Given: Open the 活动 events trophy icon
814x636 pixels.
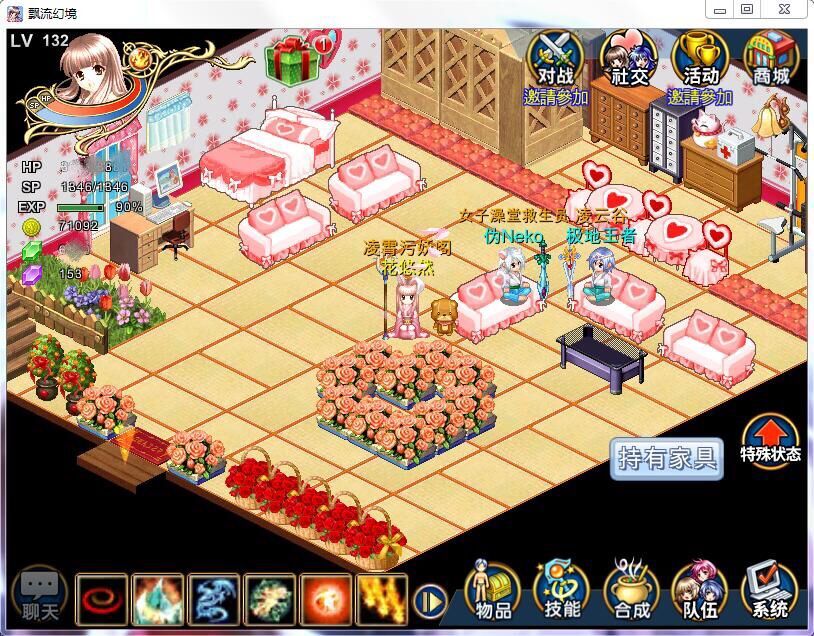Looking at the screenshot, I should (700, 60).
